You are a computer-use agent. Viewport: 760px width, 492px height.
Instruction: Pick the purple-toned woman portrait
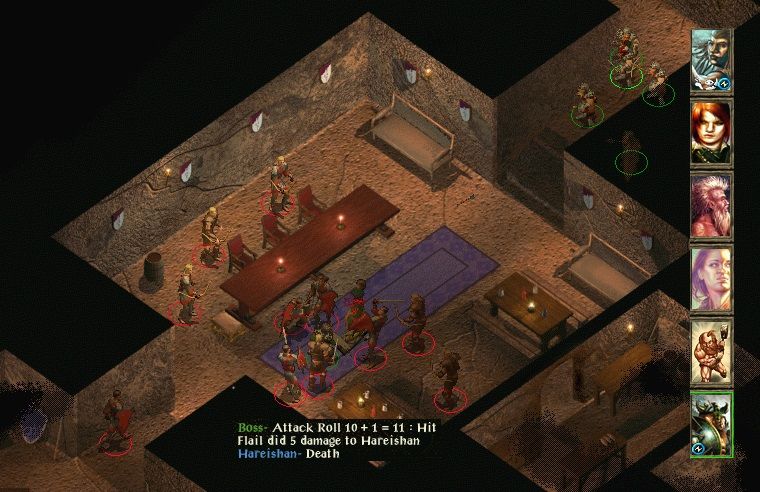coord(711,279)
